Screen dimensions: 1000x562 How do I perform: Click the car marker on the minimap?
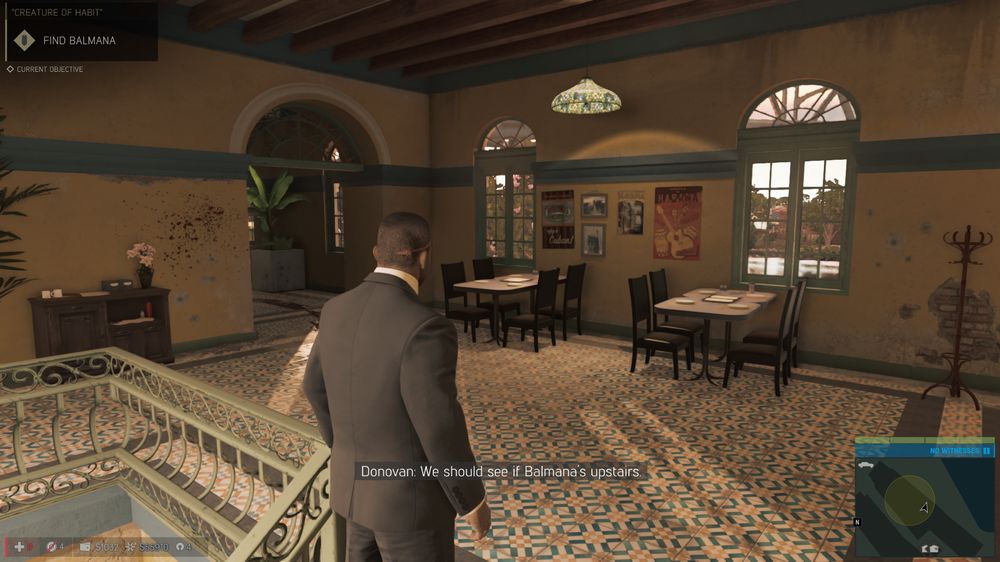click(868, 467)
